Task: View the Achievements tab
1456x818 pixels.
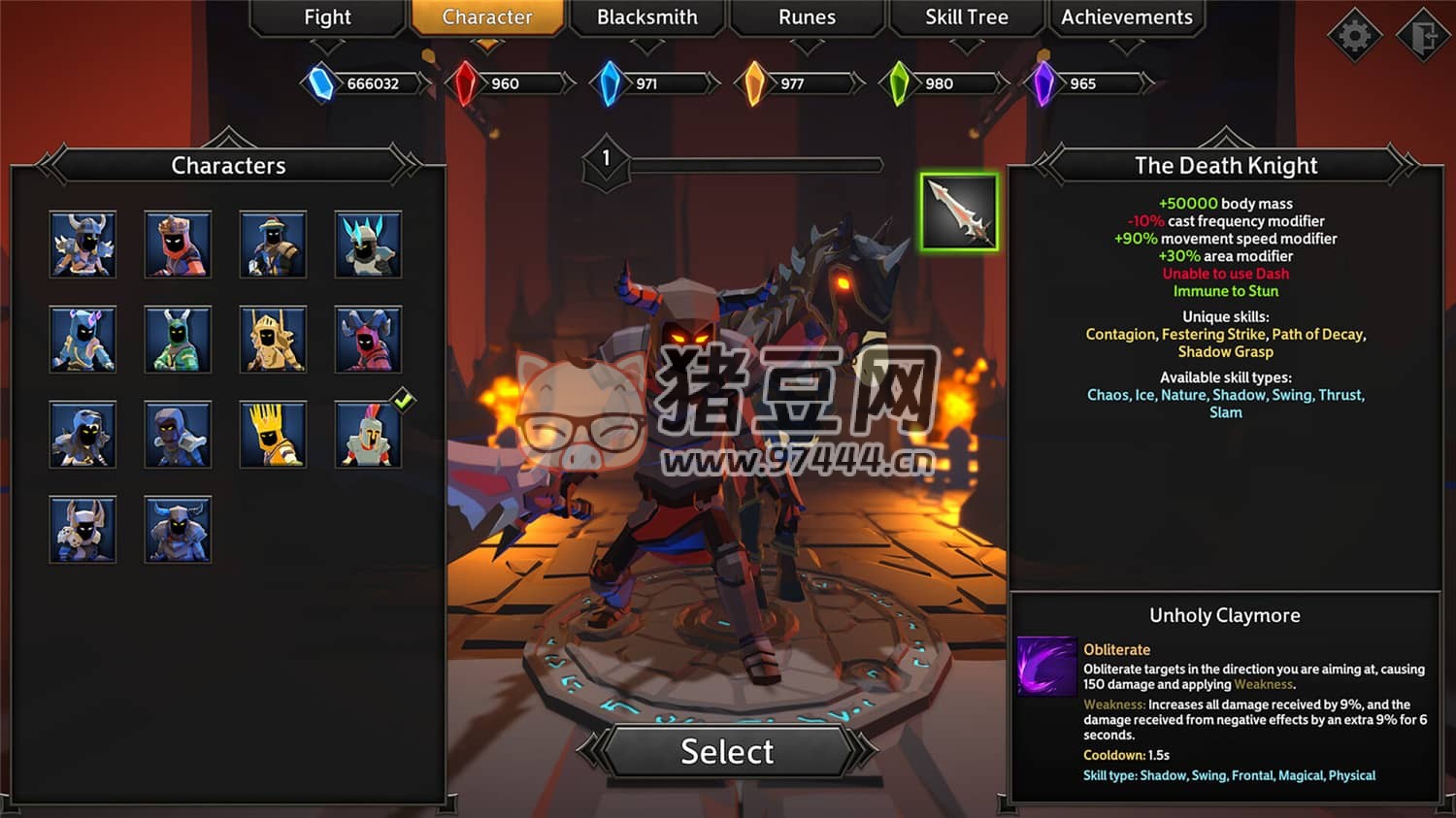Action: coord(1126,17)
